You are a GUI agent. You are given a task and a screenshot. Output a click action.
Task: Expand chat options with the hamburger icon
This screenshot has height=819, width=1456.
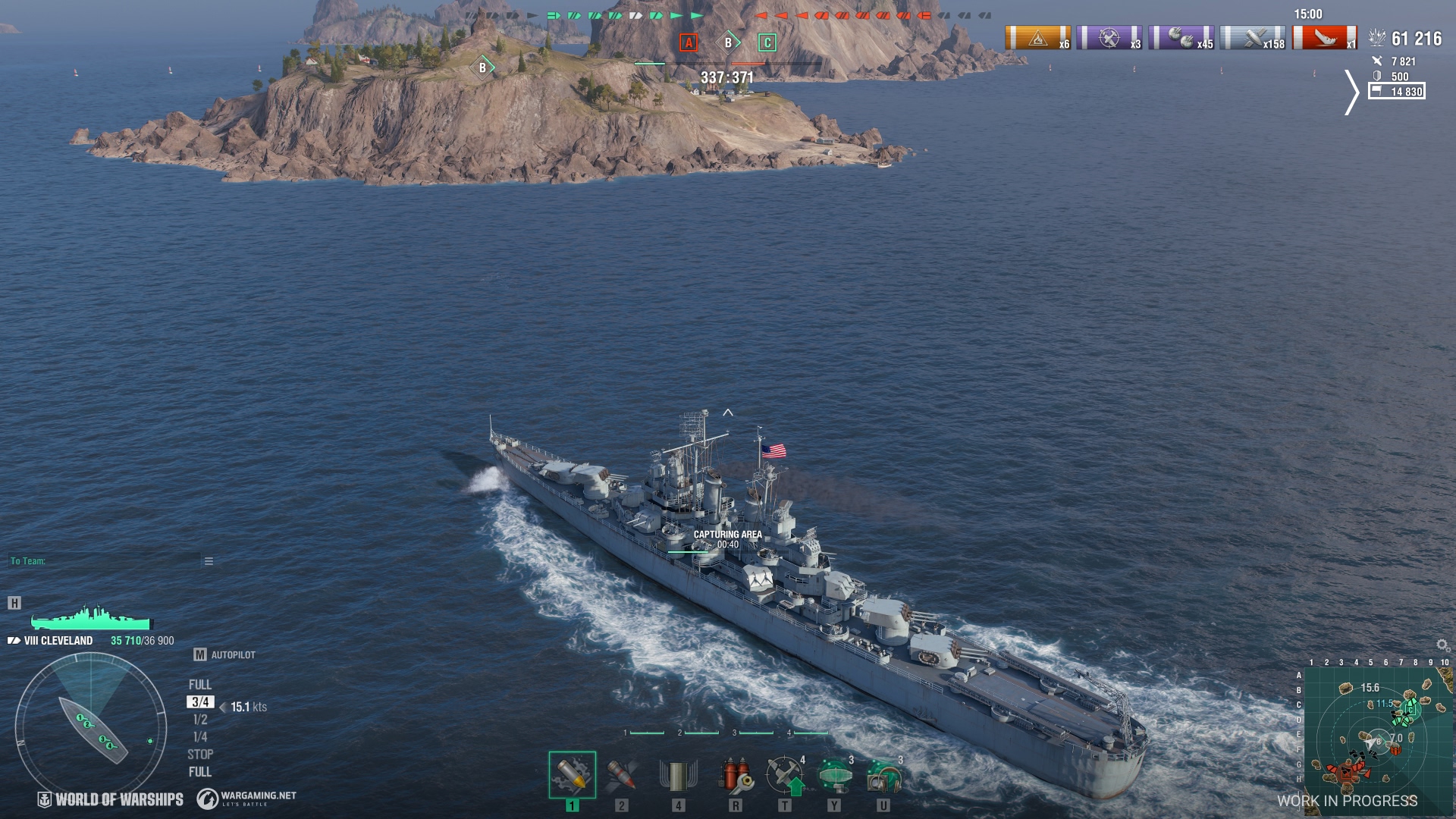[208, 561]
